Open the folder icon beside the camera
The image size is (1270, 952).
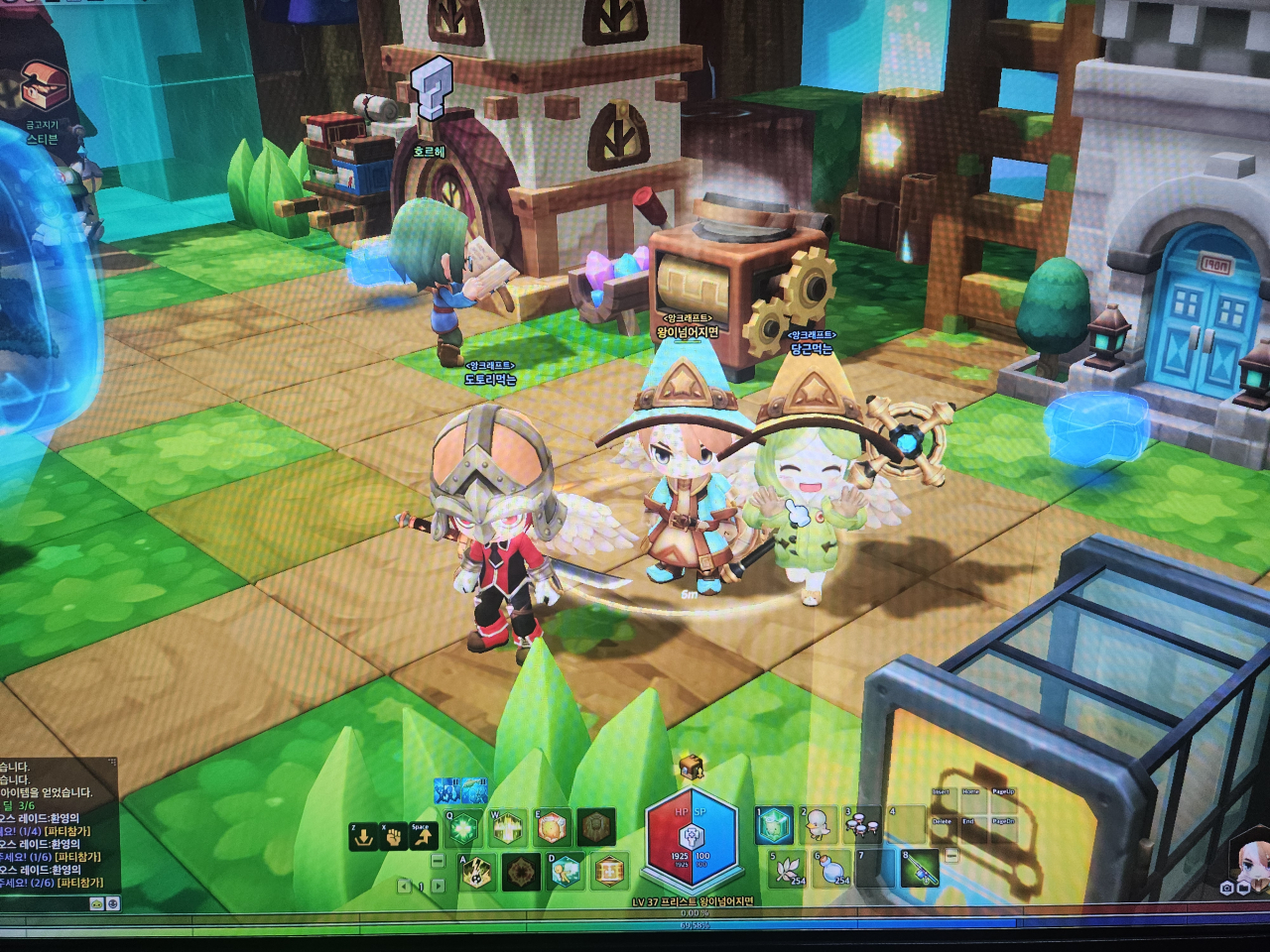point(1243,889)
